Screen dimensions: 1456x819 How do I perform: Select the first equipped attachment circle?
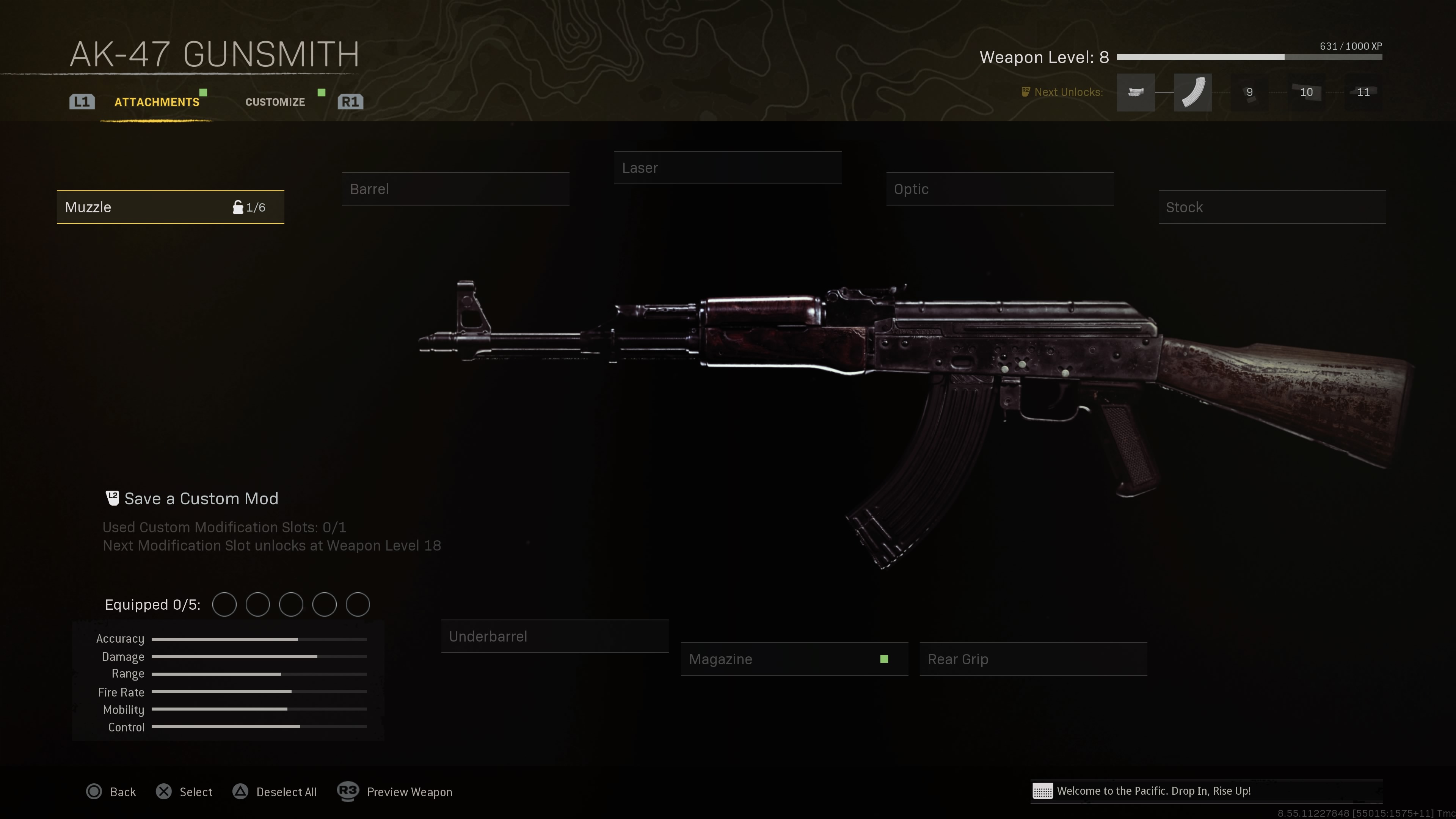224,604
